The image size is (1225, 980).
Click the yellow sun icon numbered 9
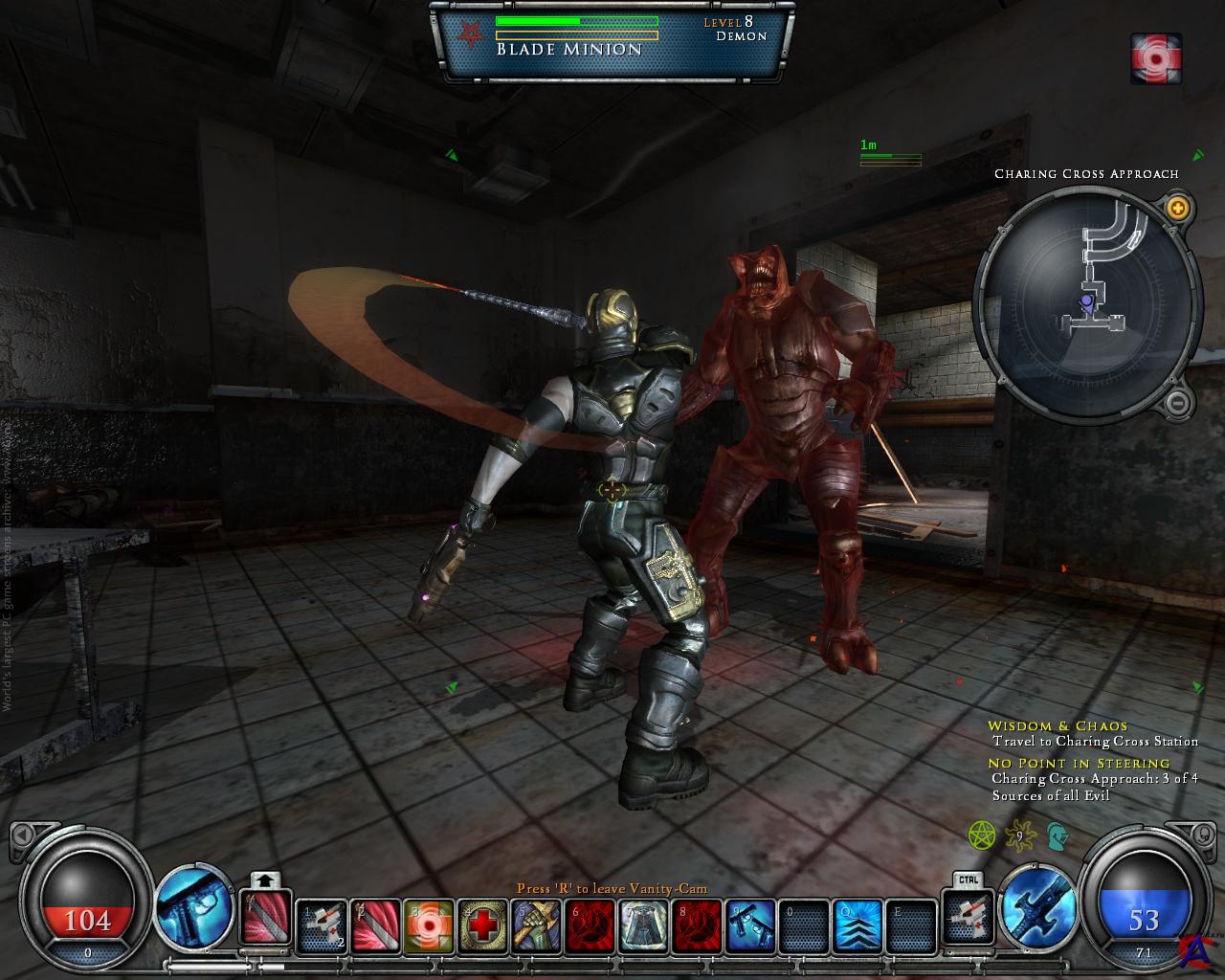pyautogui.click(x=1020, y=836)
